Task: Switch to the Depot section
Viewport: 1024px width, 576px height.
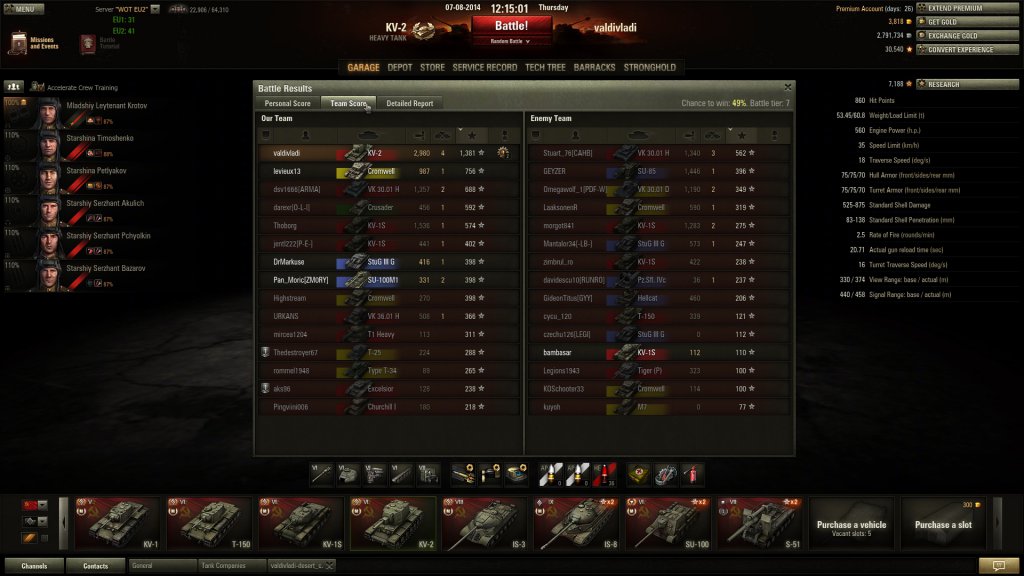Action: (x=399, y=67)
